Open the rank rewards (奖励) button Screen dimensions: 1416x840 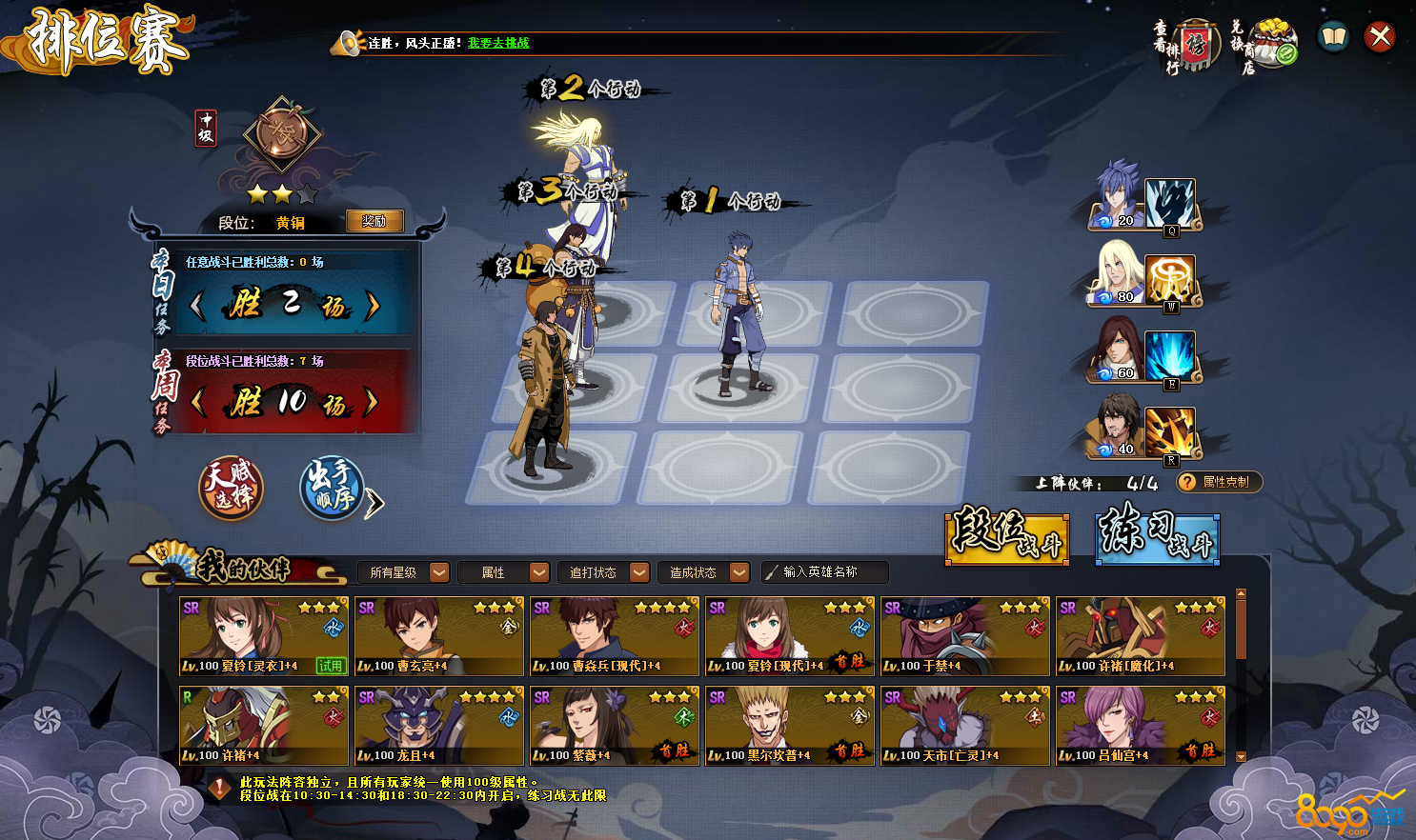pos(374,221)
